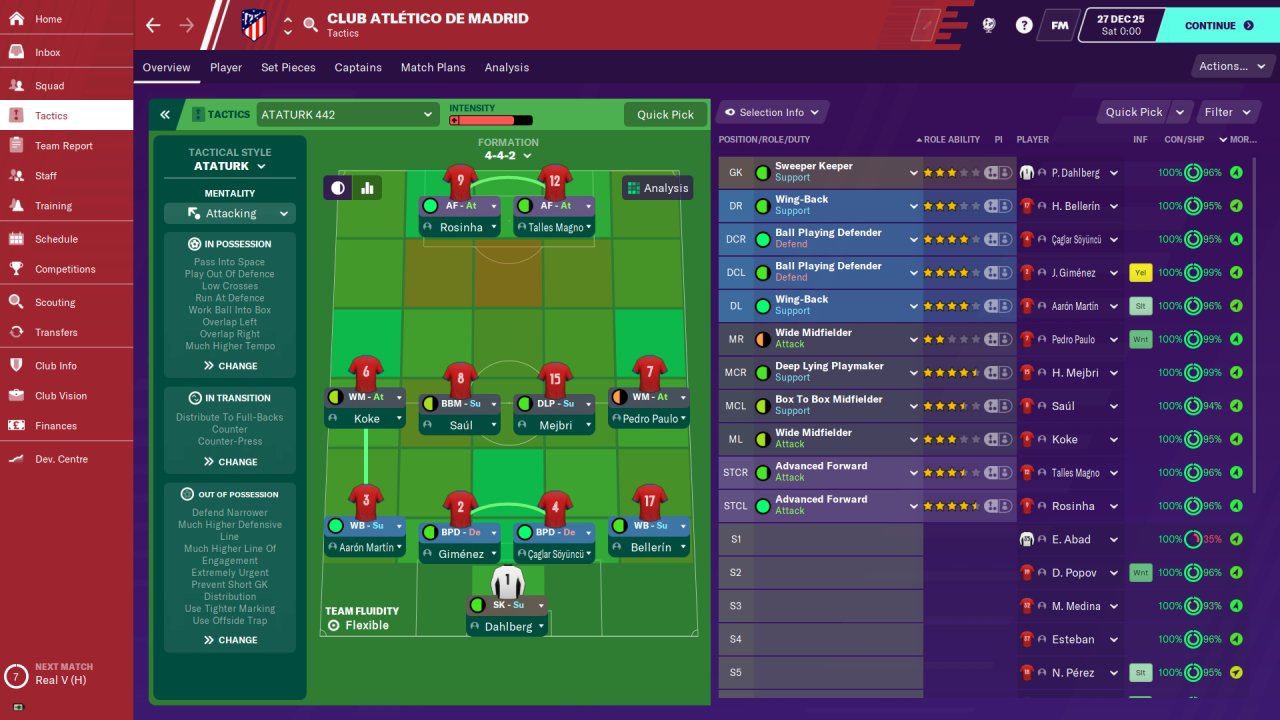Viewport: 1280px width, 720px height.
Task: Go back with the left arrow
Action: click(x=153, y=25)
